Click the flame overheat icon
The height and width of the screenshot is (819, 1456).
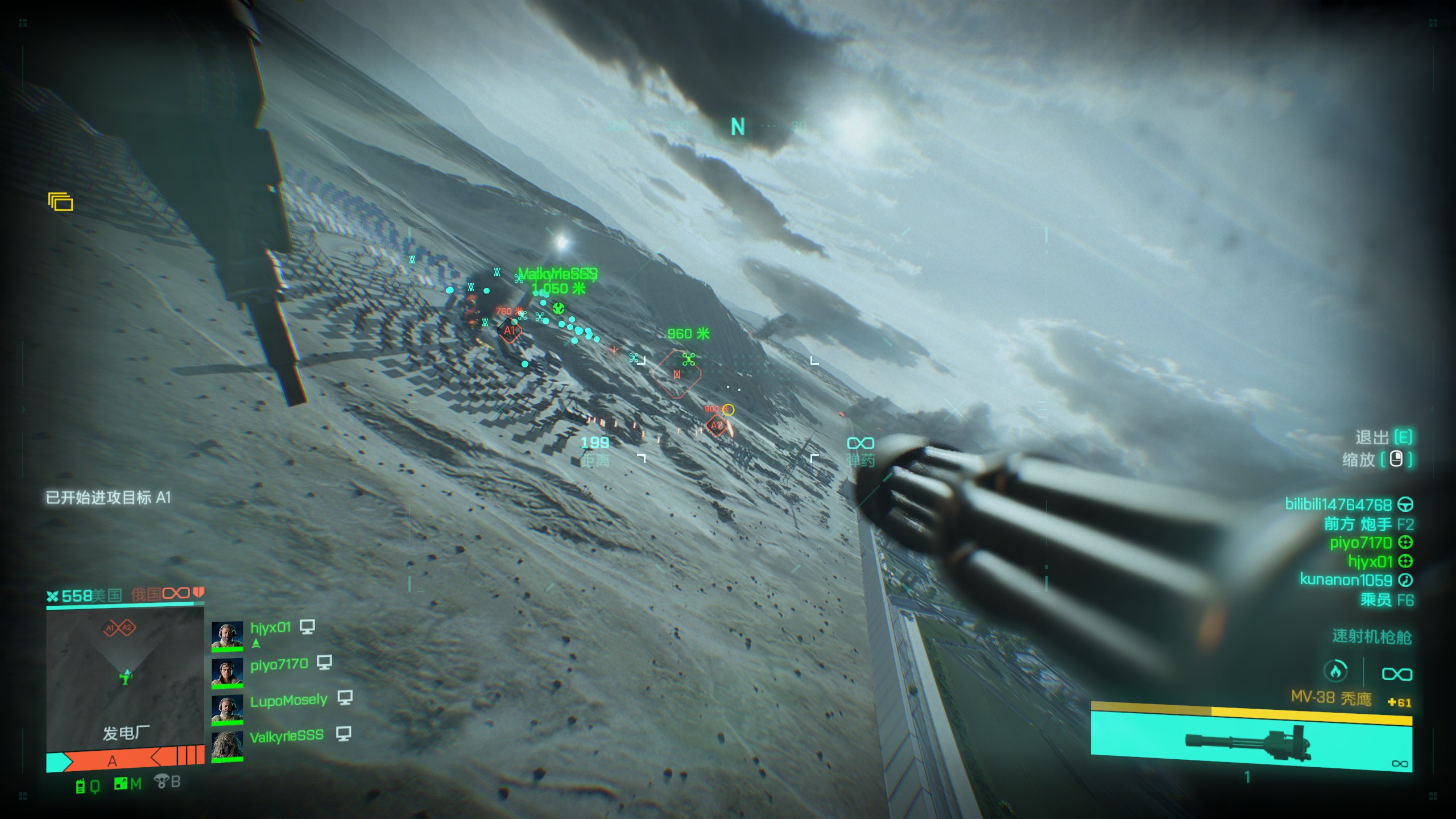click(x=1335, y=672)
